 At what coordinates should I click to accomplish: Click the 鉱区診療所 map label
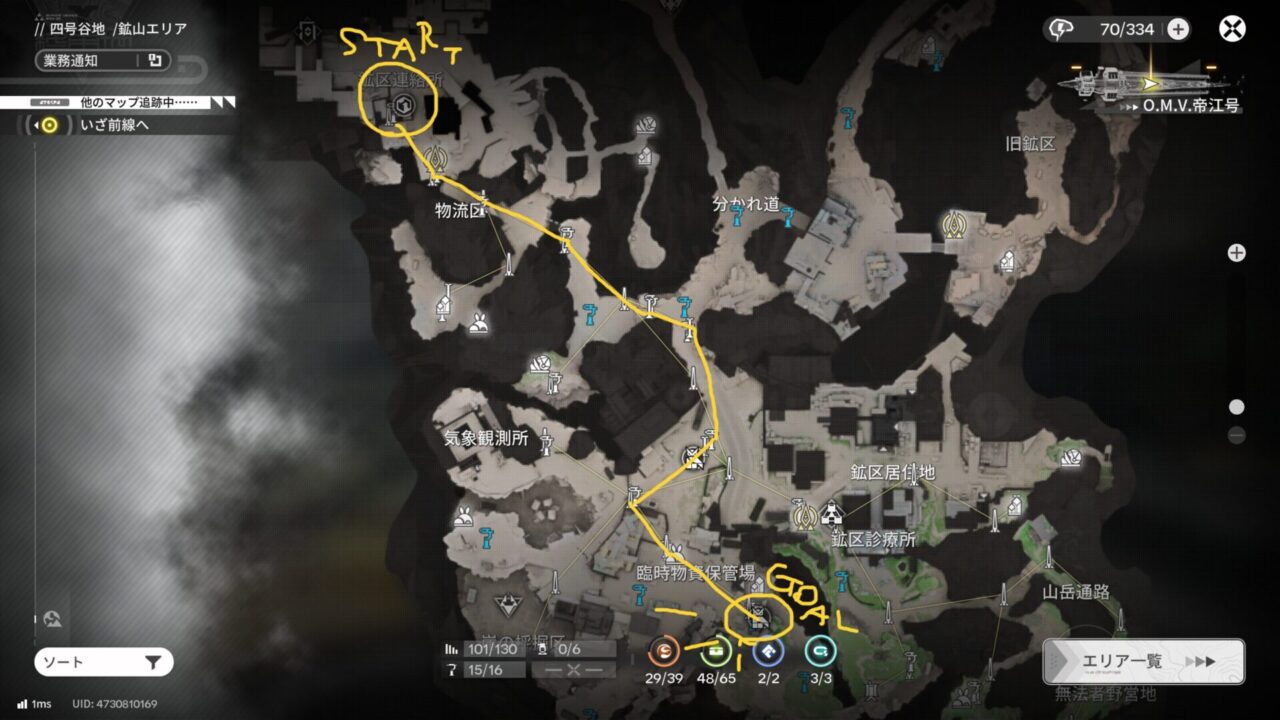click(x=873, y=539)
